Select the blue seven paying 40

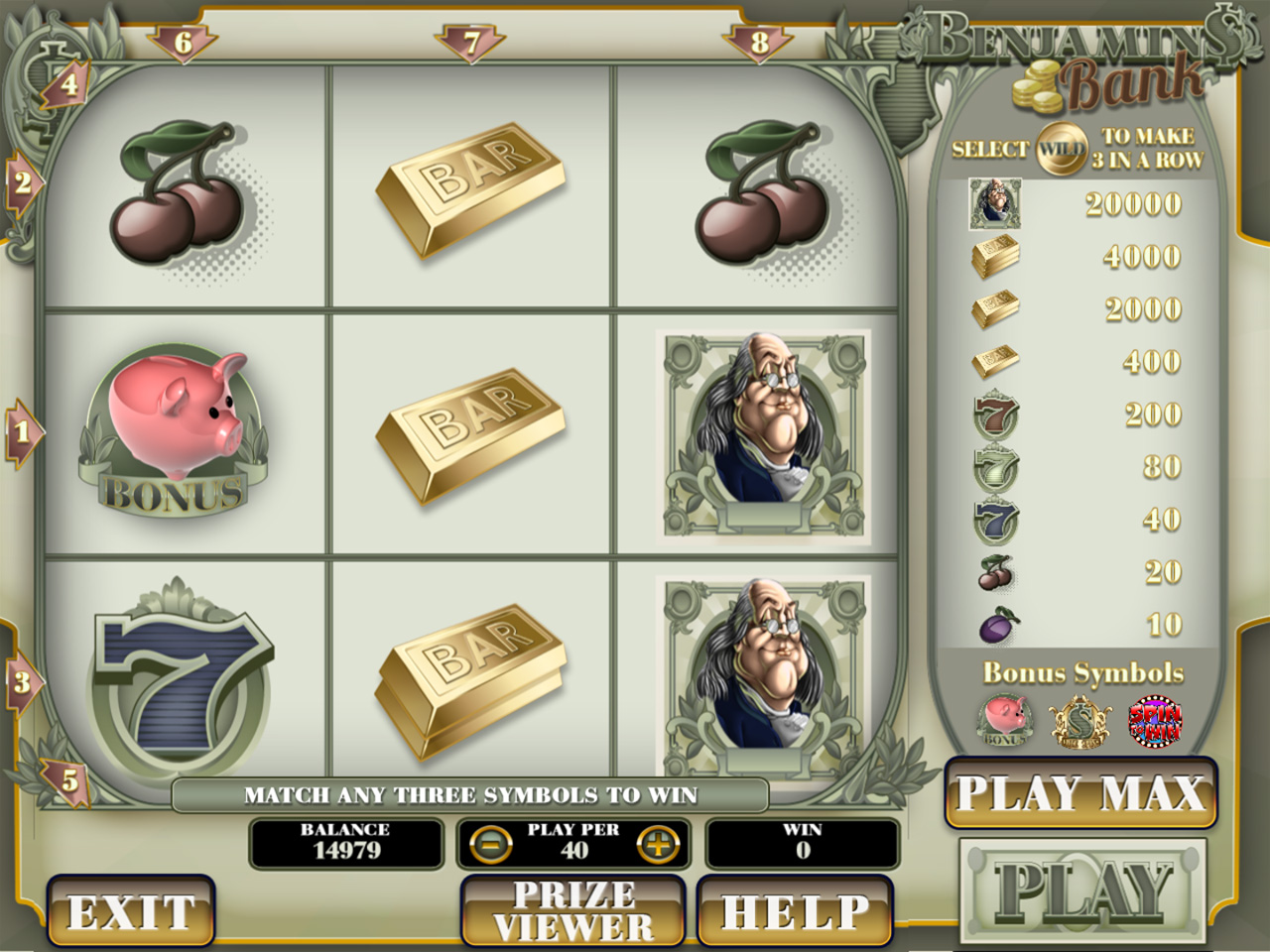click(x=995, y=520)
